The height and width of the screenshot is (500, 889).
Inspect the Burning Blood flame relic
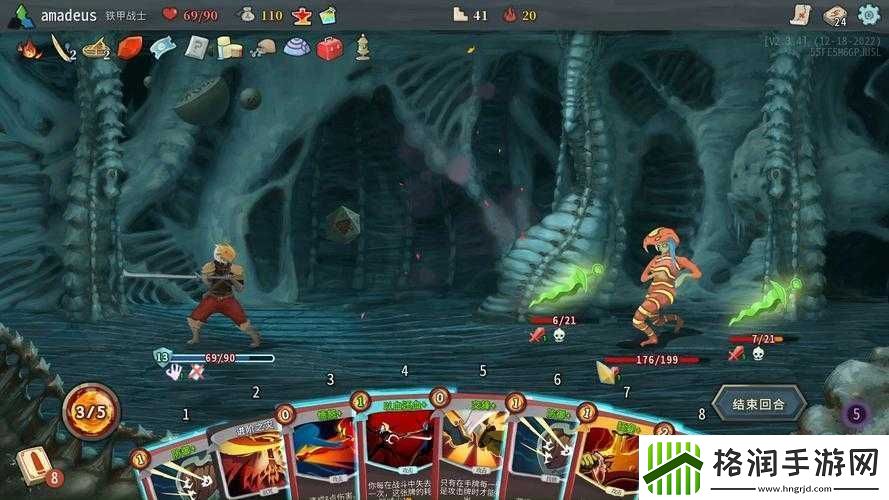coord(29,47)
